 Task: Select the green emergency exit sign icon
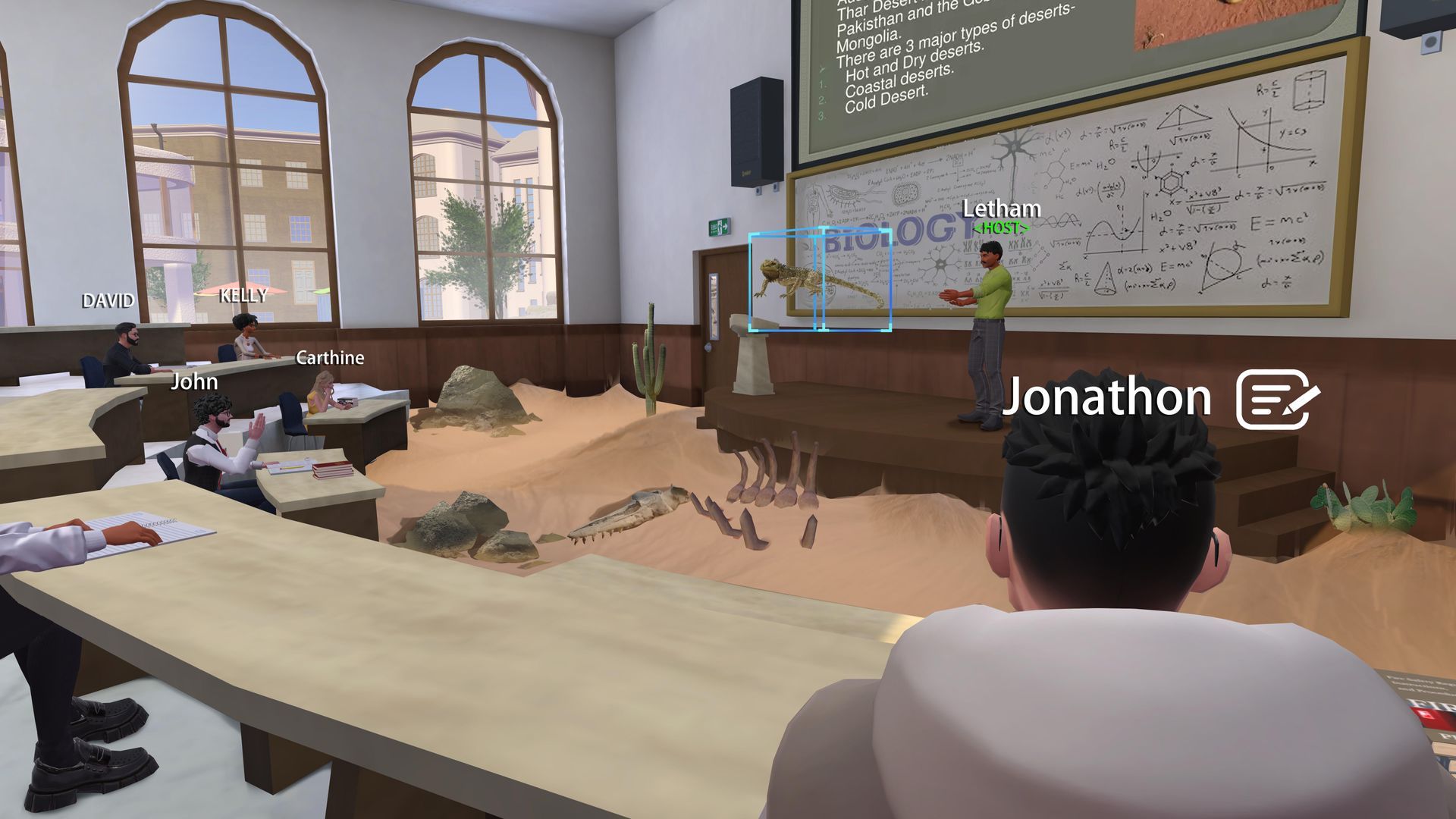(719, 227)
